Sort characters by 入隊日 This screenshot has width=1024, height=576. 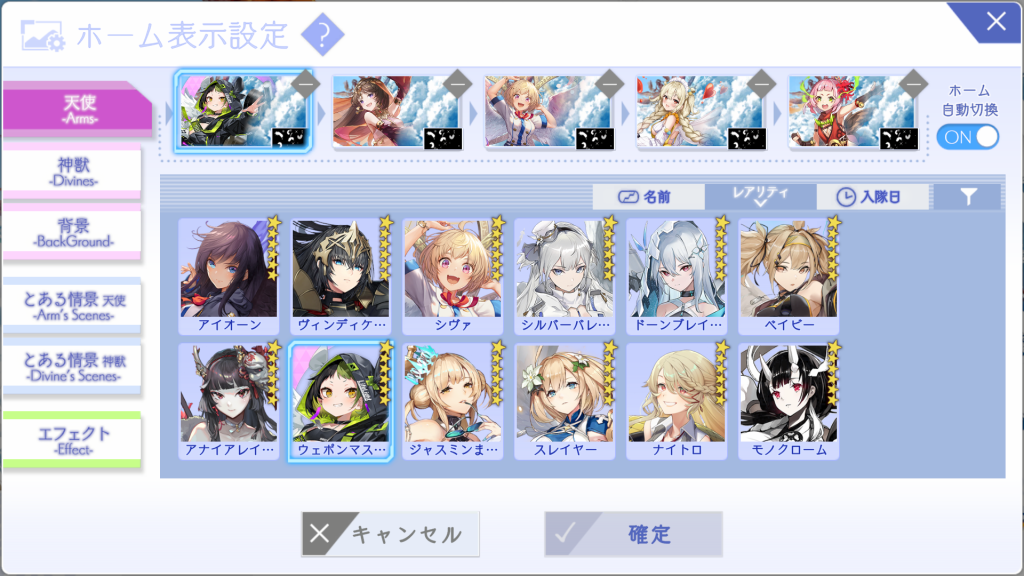[872, 197]
